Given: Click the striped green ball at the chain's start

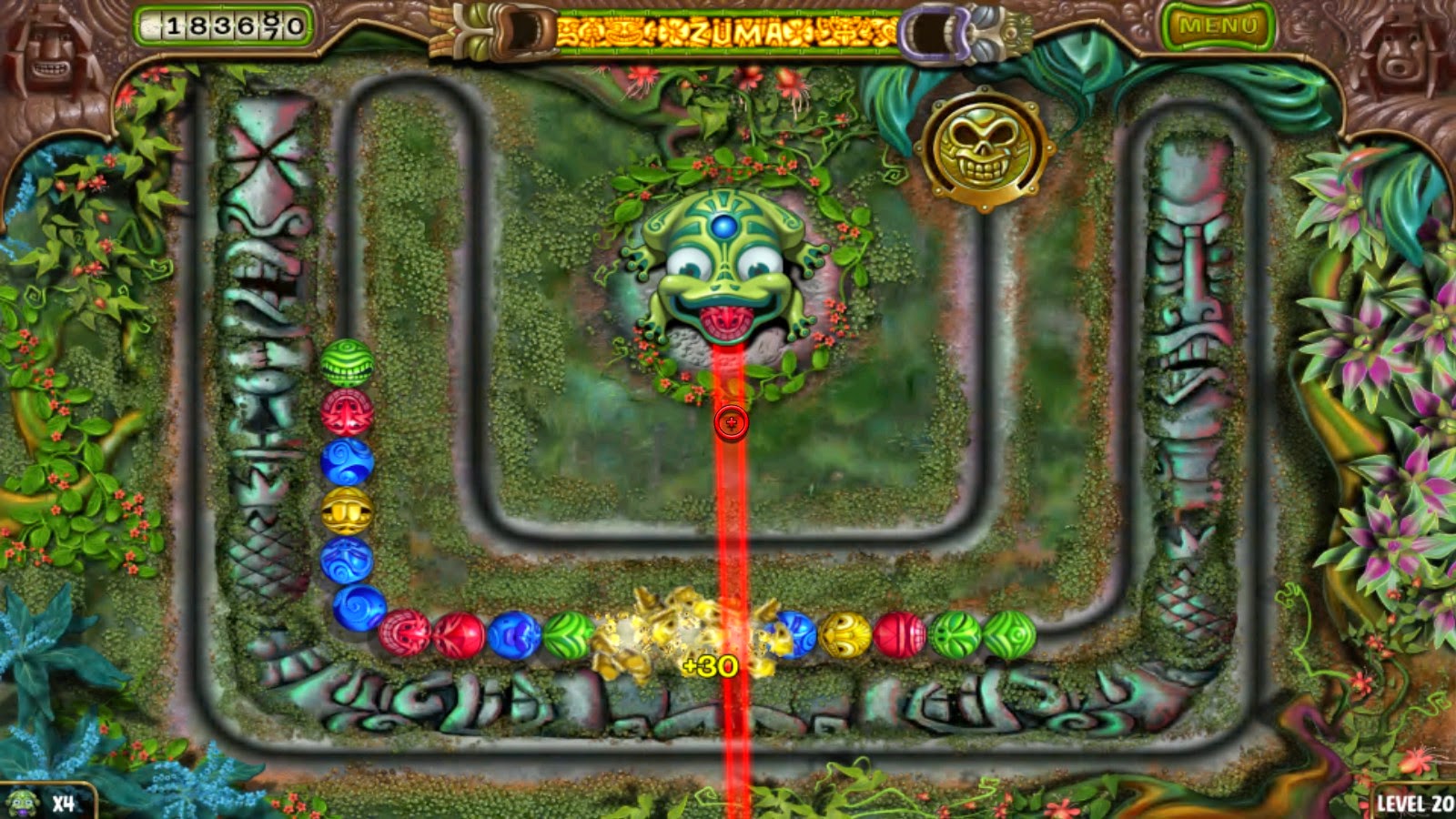Looking at the screenshot, I should 348,362.
